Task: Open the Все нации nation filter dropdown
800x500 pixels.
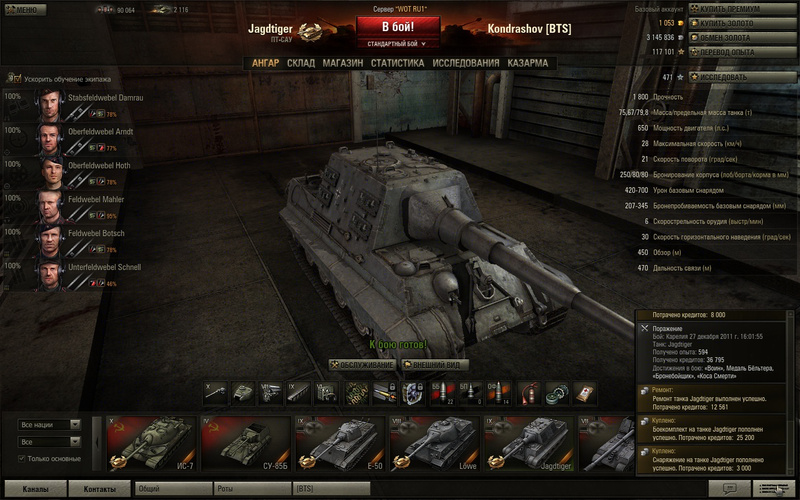Action: pyautogui.click(x=50, y=425)
